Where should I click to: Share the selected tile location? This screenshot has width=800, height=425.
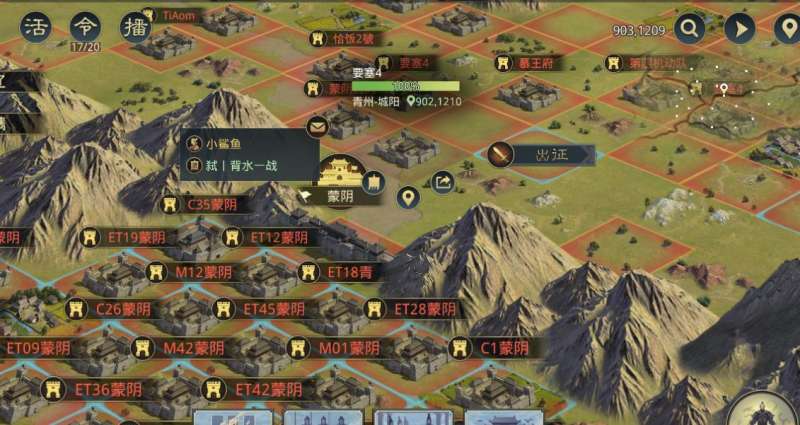442,181
